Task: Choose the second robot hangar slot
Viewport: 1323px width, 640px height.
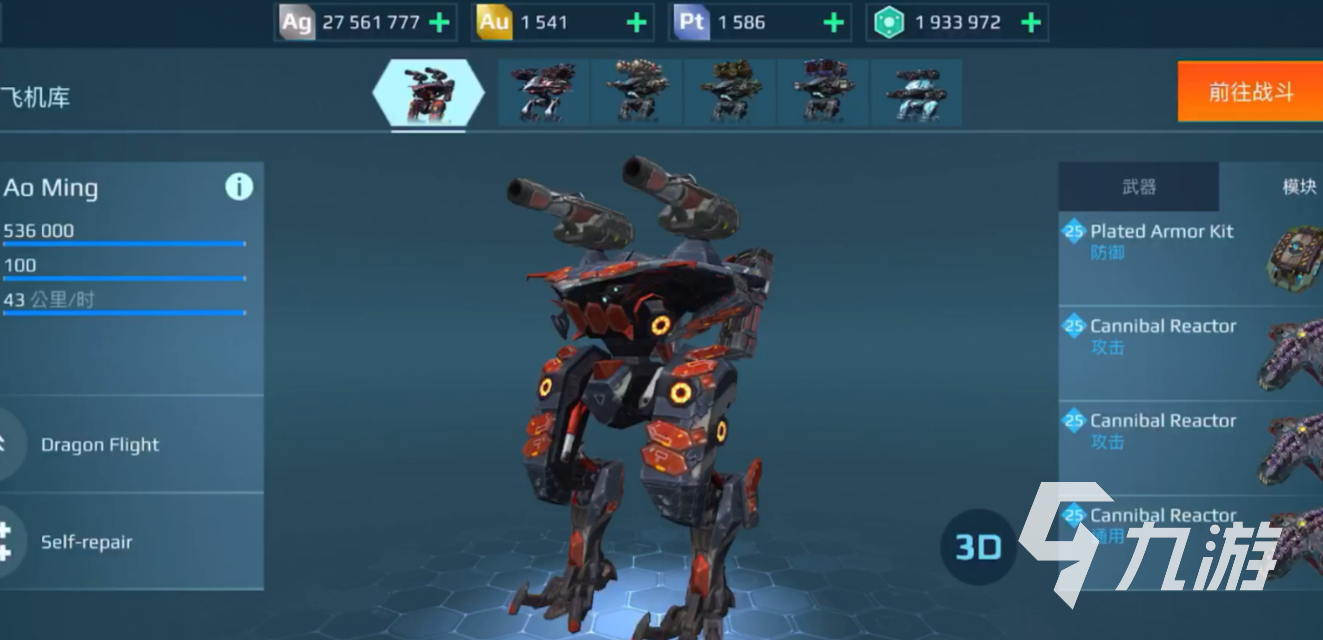Action: (x=543, y=93)
